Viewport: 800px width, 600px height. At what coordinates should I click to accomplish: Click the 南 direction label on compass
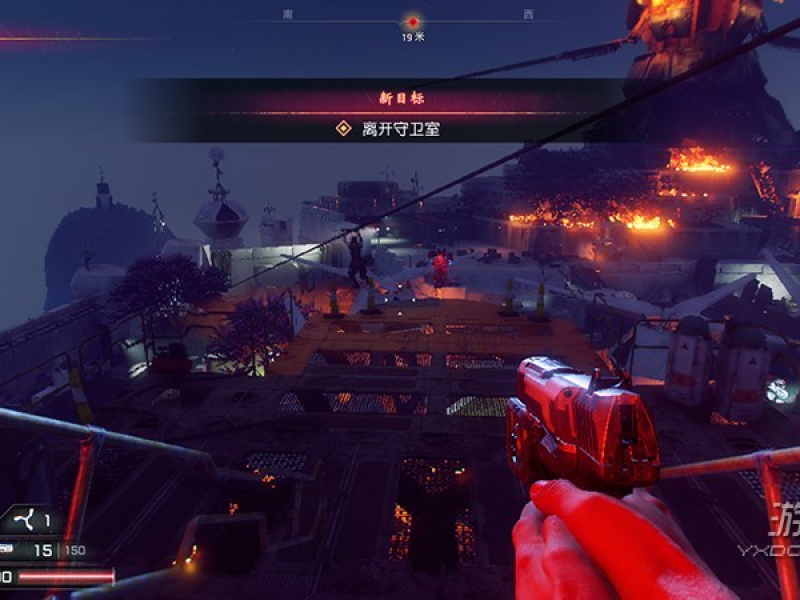[289, 15]
